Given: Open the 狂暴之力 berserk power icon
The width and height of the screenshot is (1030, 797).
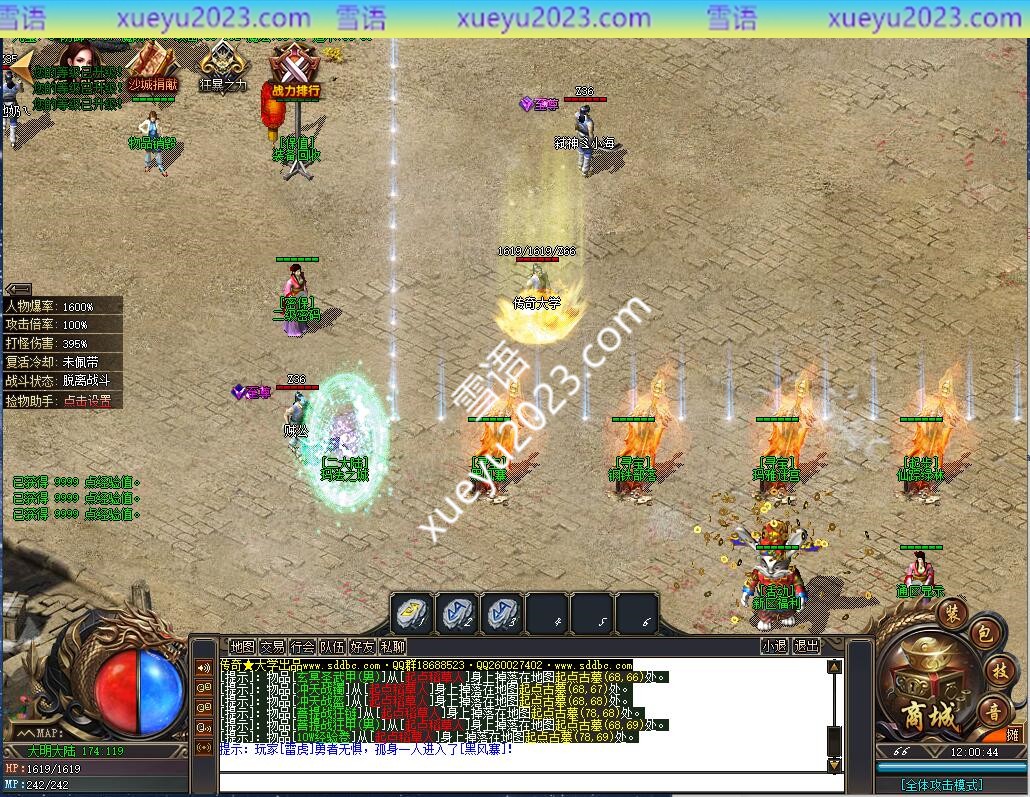Looking at the screenshot, I should pos(221,66).
